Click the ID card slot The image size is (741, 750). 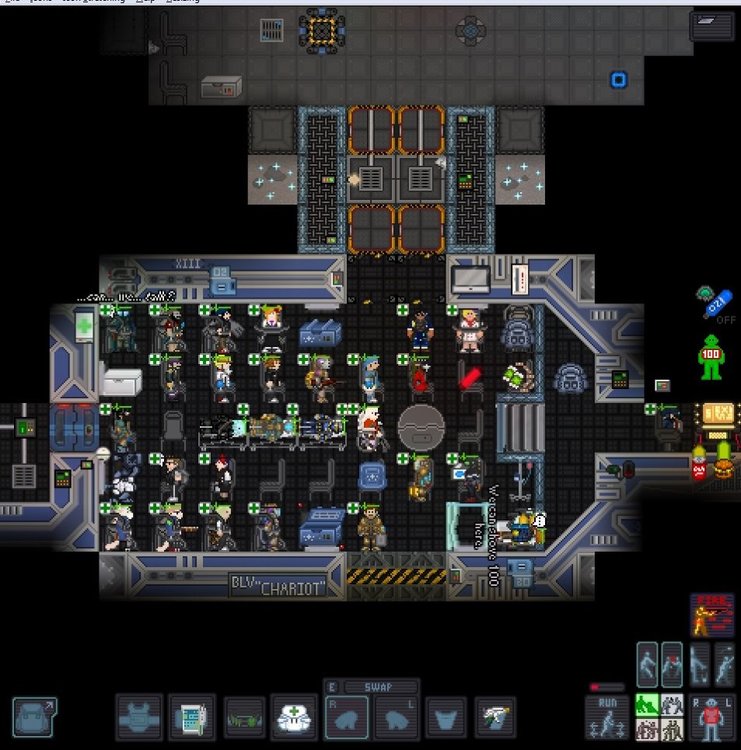pyautogui.click(x=192, y=717)
